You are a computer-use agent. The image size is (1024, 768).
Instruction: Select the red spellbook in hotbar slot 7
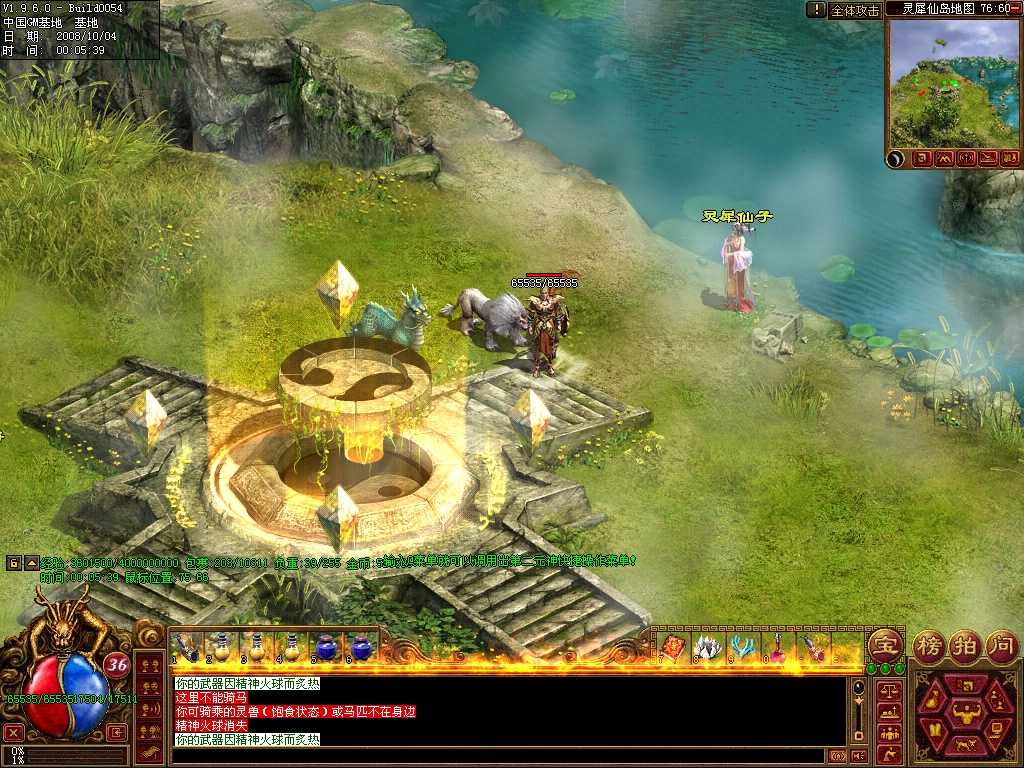point(672,647)
